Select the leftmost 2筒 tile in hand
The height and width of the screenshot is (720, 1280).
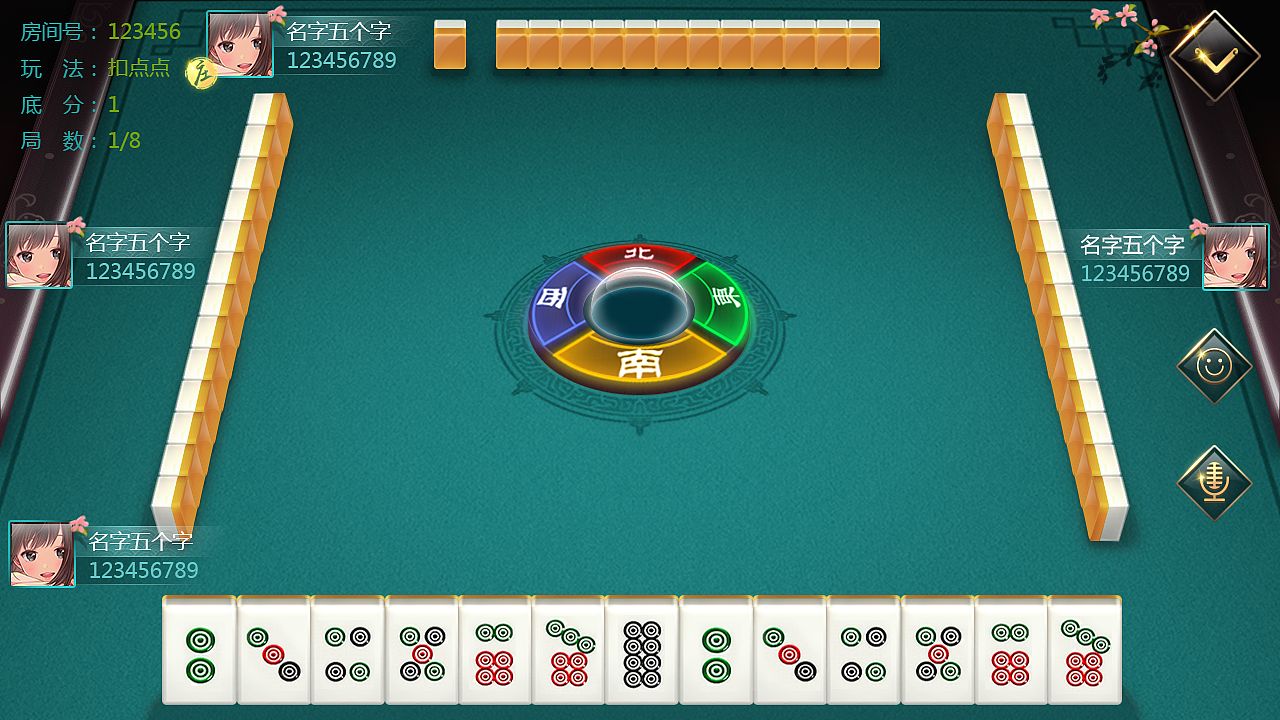click(x=200, y=650)
